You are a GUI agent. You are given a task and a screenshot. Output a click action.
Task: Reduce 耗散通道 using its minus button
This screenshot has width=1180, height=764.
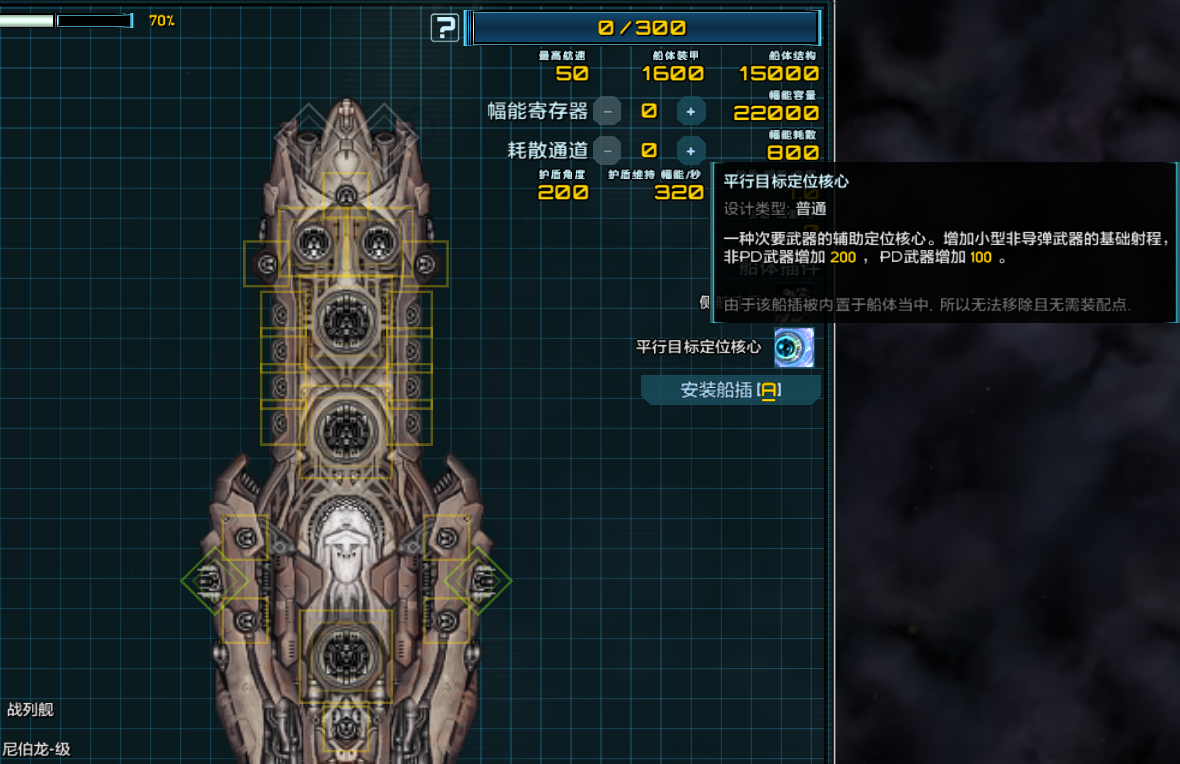coord(607,151)
